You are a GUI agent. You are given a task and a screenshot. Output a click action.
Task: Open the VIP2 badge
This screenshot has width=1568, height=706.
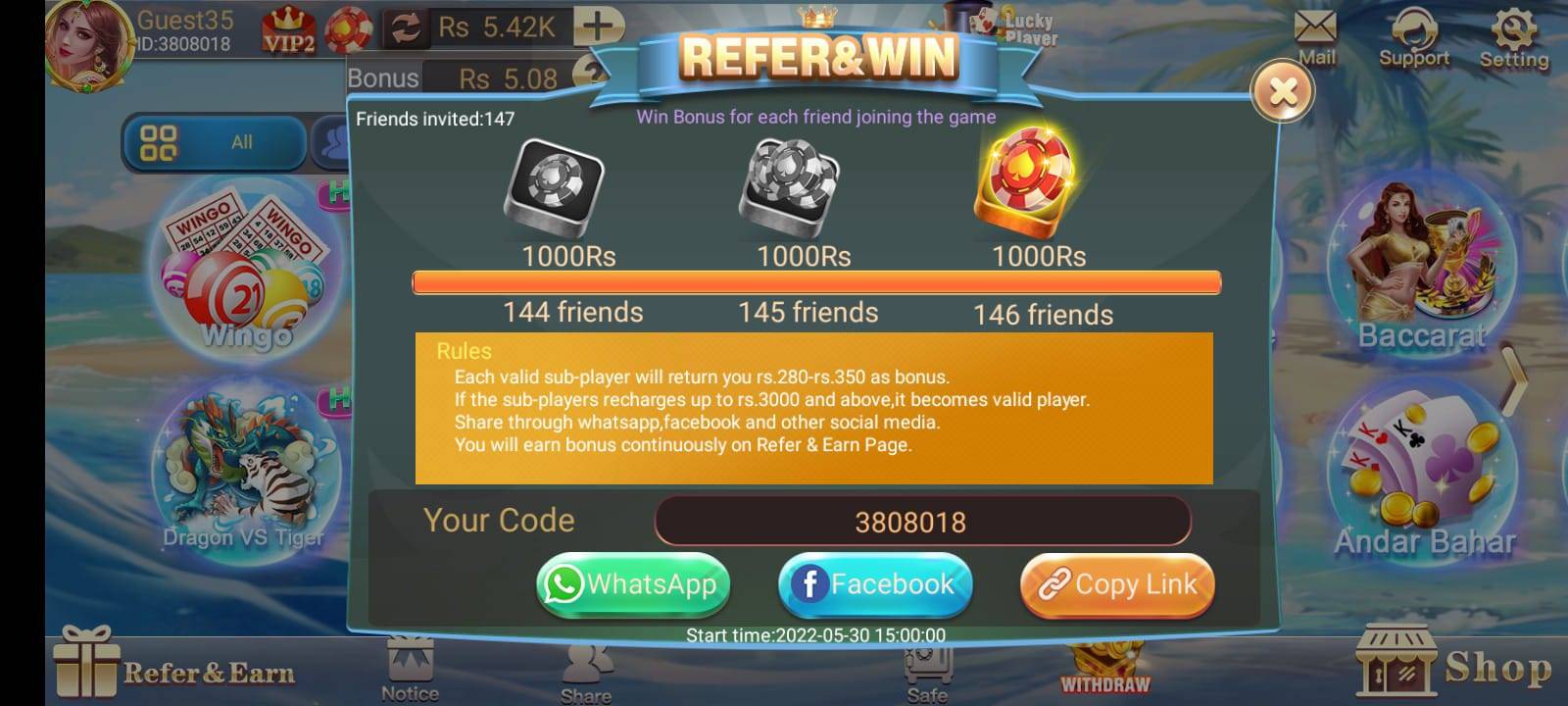tap(289, 30)
